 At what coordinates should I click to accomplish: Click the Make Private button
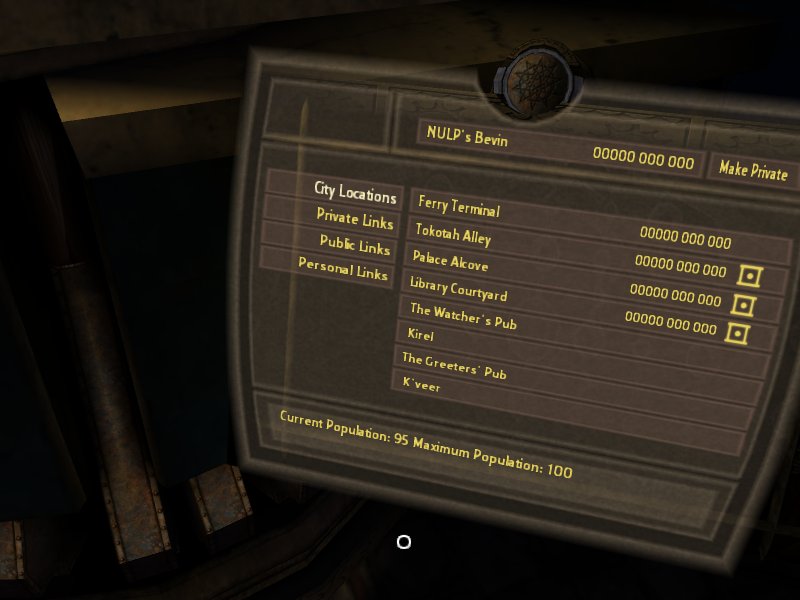pyautogui.click(x=753, y=170)
